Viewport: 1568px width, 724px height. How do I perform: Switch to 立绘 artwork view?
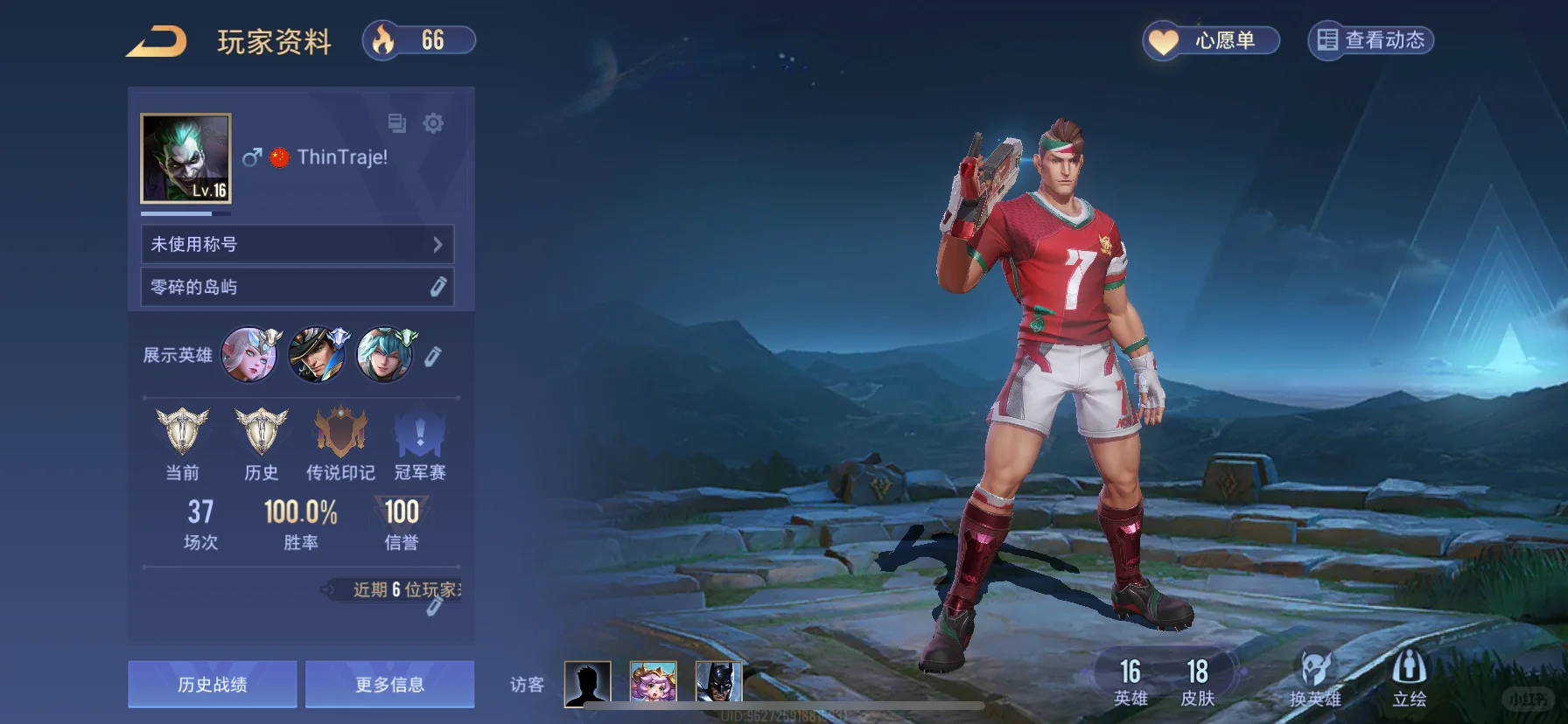[x=1409, y=679]
